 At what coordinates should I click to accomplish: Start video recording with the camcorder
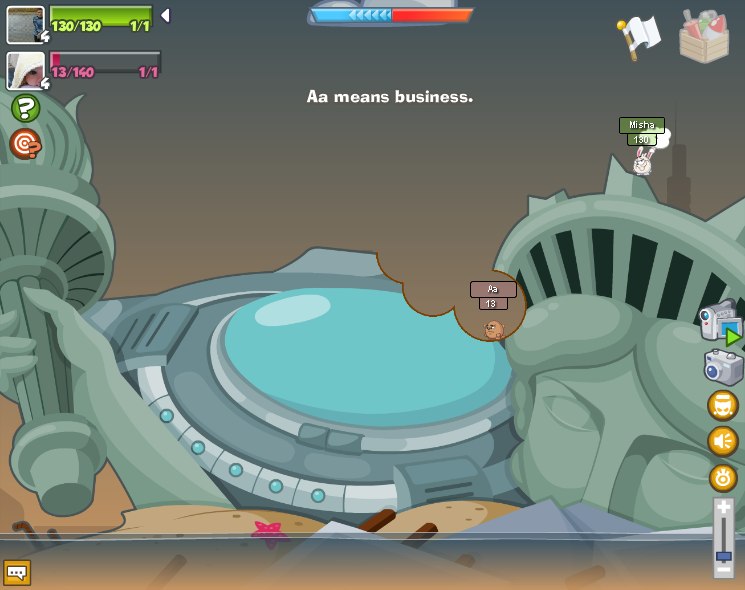click(x=720, y=324)
